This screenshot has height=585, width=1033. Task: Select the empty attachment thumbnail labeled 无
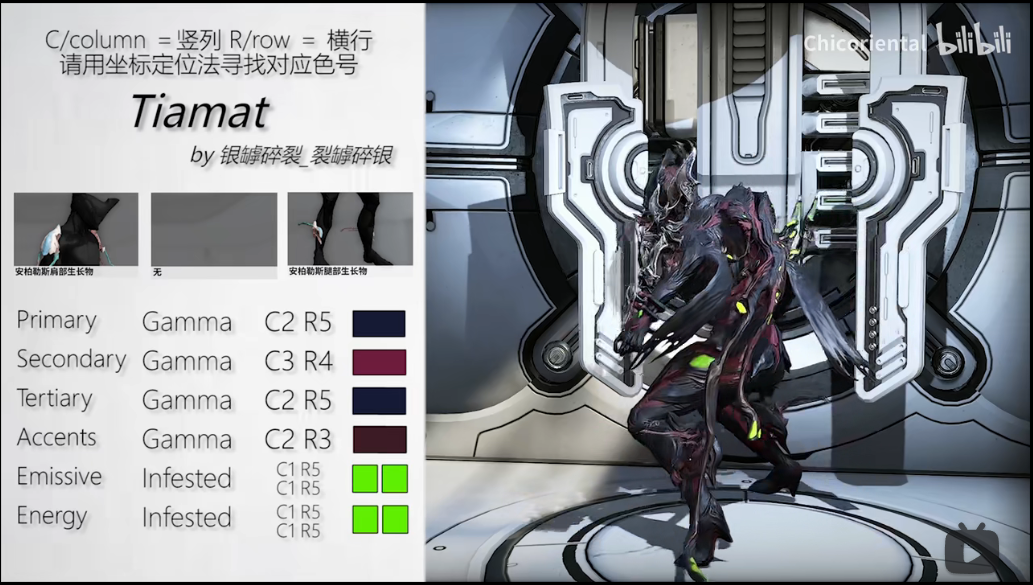pyautogui.click(x=214, y=229)
